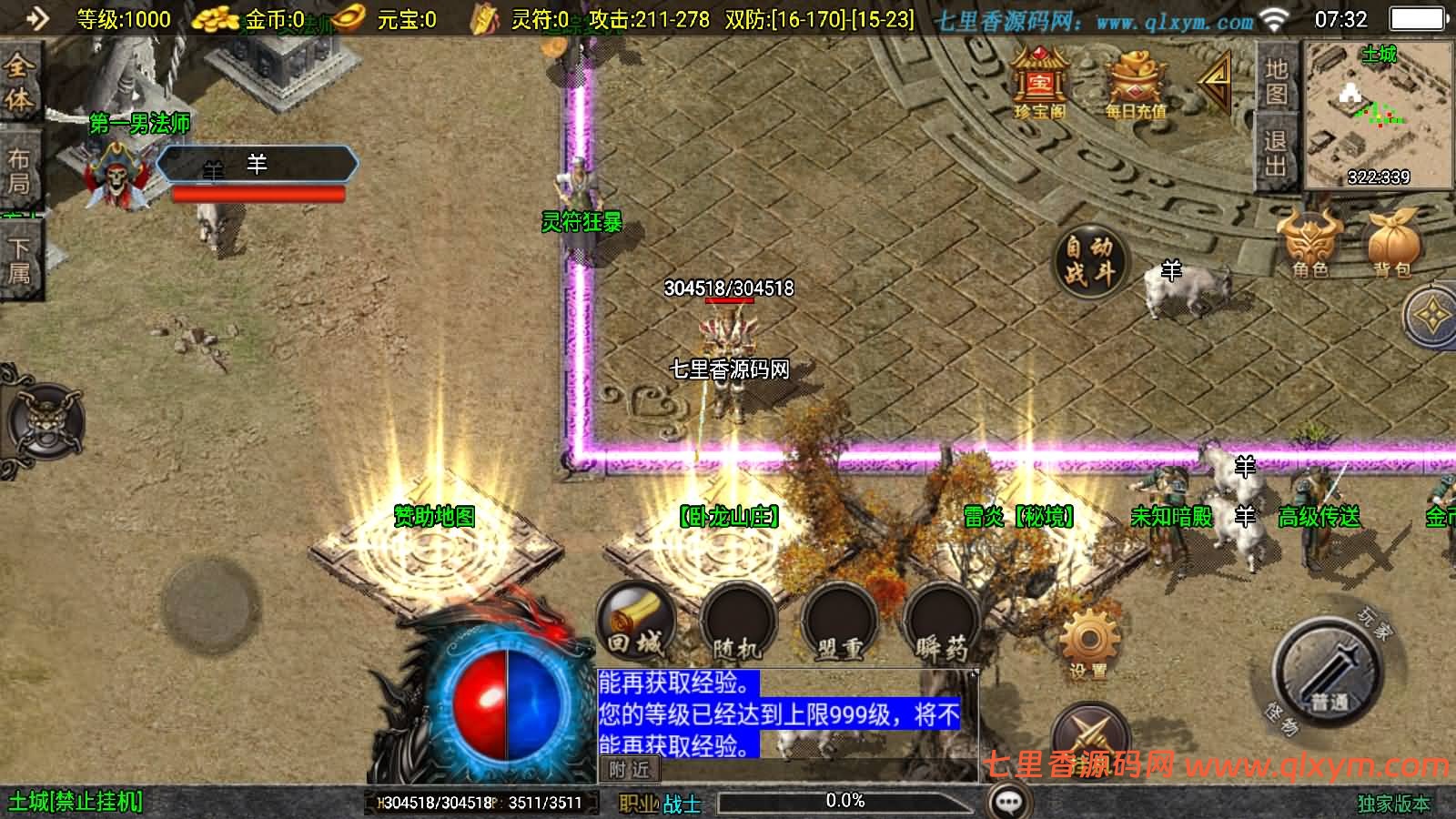Open the 角色 character panel

1310,246
